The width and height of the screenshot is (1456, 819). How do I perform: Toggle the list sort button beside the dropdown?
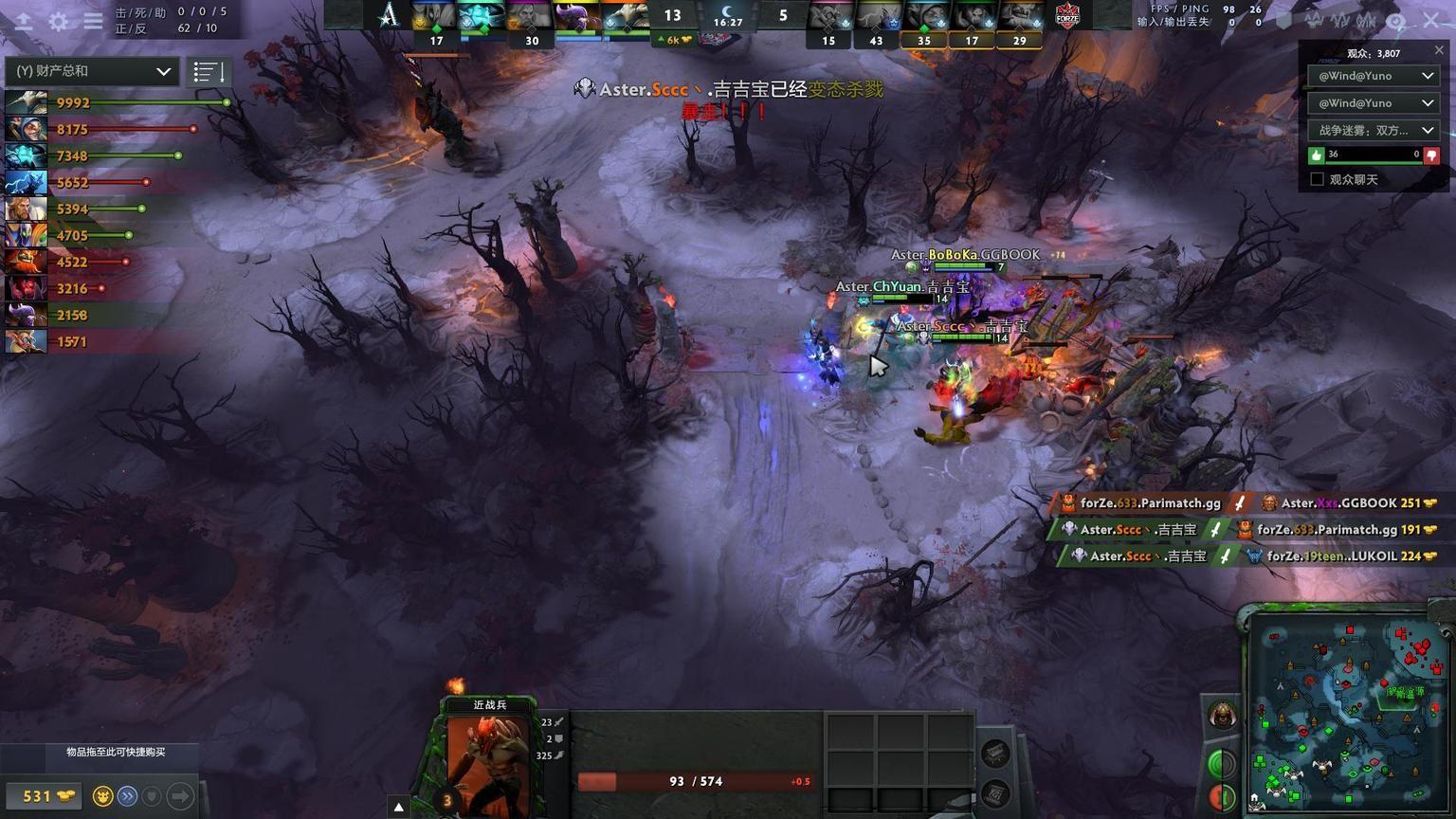point(208,71)
